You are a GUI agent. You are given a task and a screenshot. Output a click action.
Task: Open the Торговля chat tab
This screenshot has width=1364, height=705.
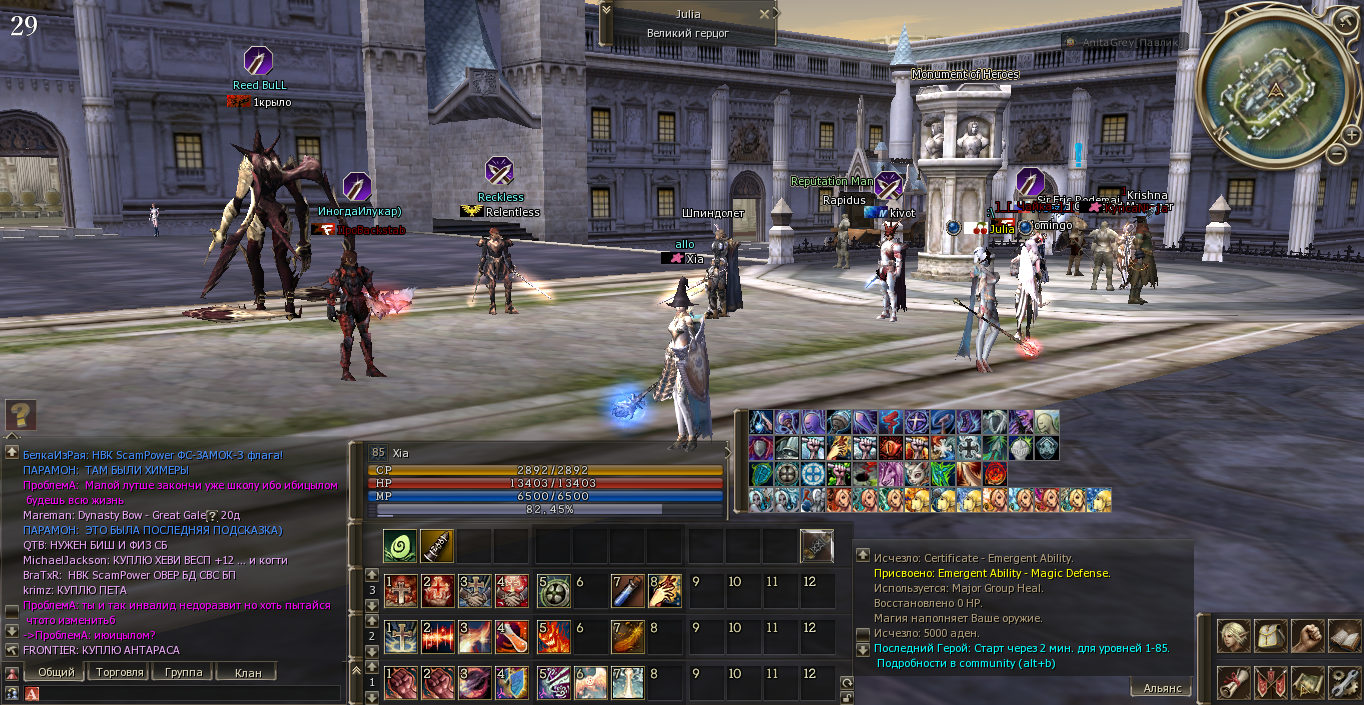click(x=119, y=673)
